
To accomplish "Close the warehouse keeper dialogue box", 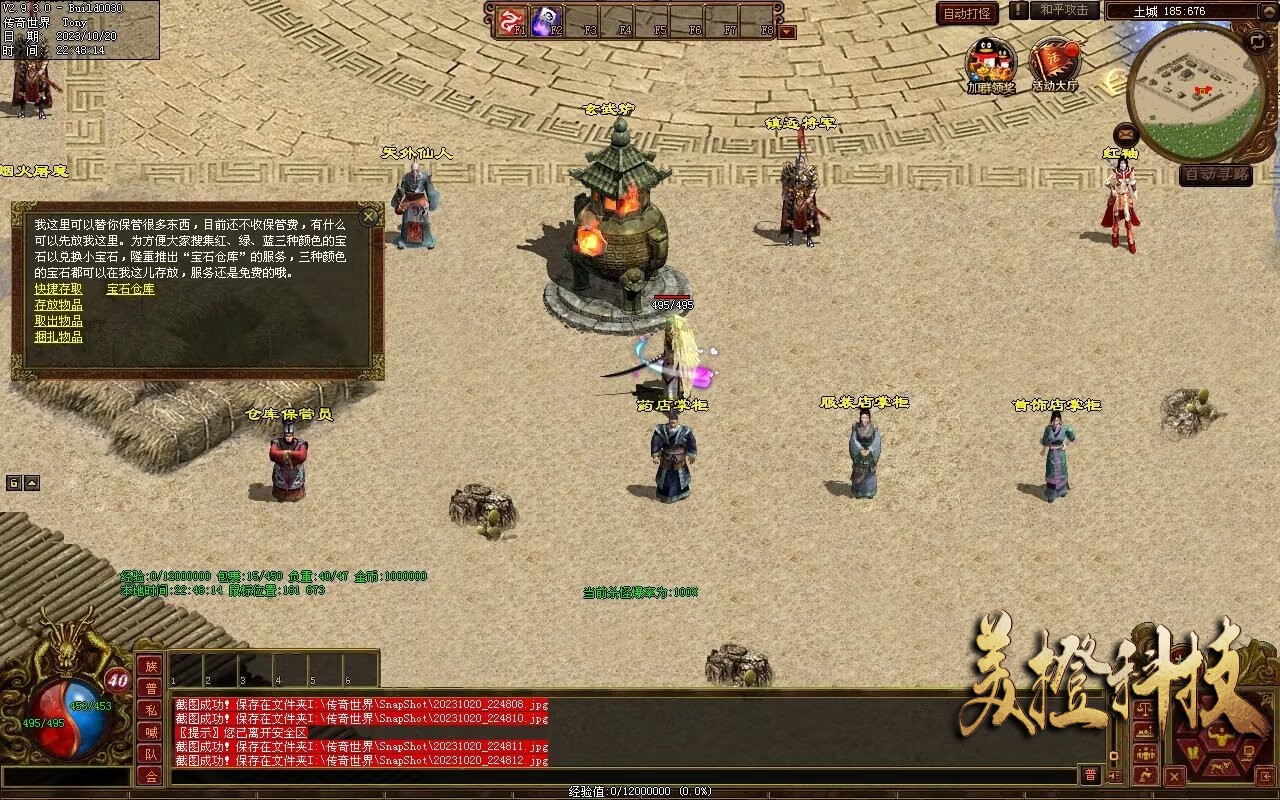I will click(369, 216).
